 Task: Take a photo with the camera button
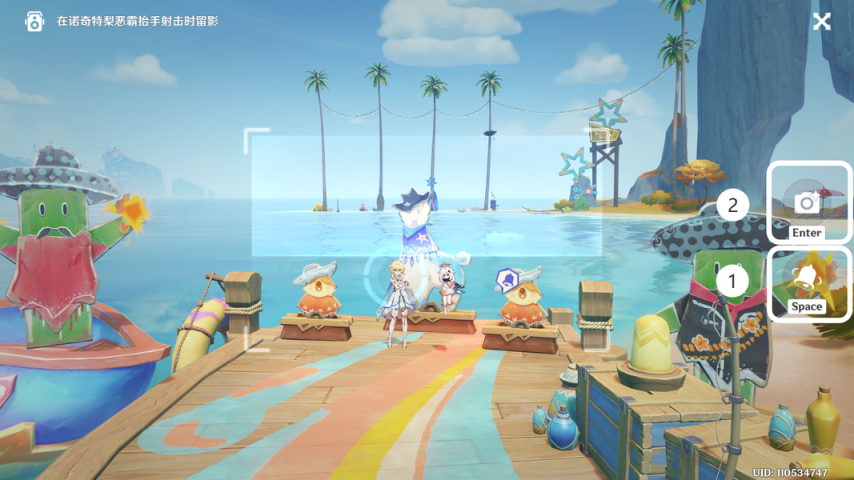pos(808,203)
